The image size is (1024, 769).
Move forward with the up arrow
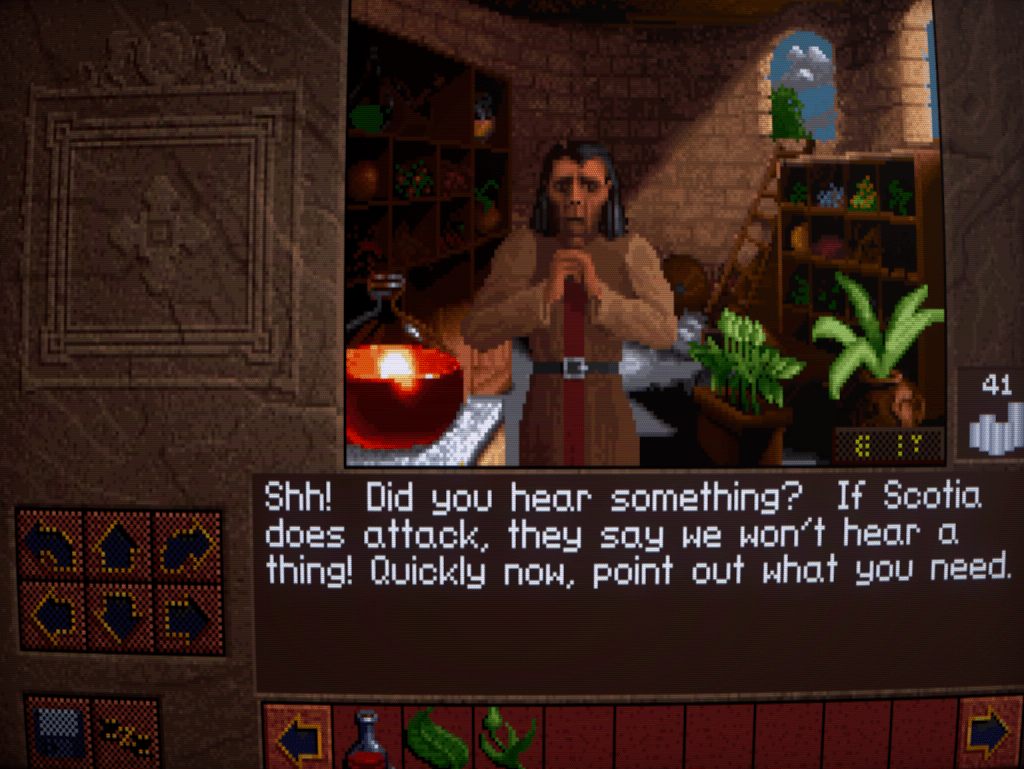[x=119, y=545]
